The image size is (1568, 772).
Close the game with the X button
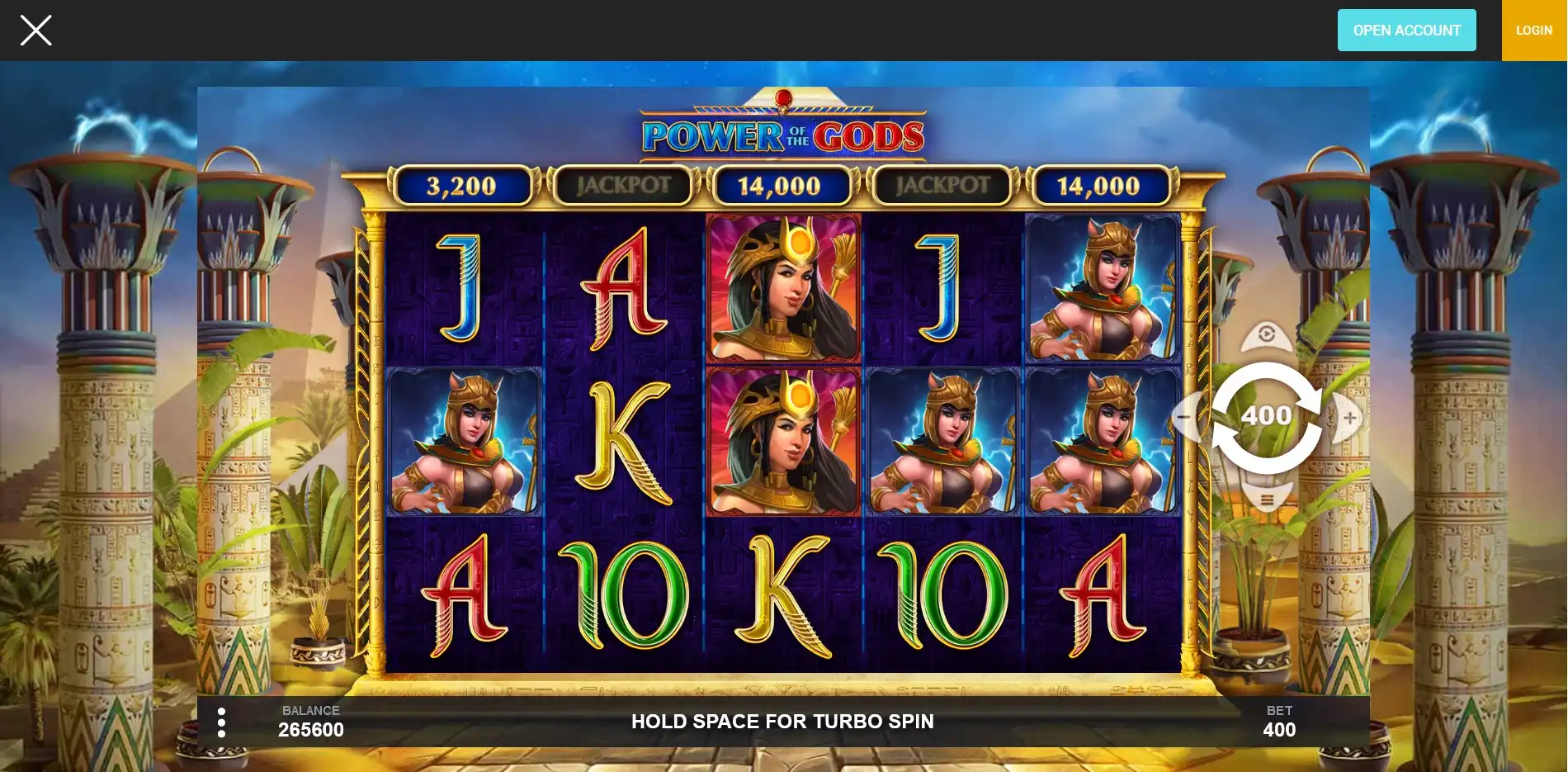[x=35, y=31]
